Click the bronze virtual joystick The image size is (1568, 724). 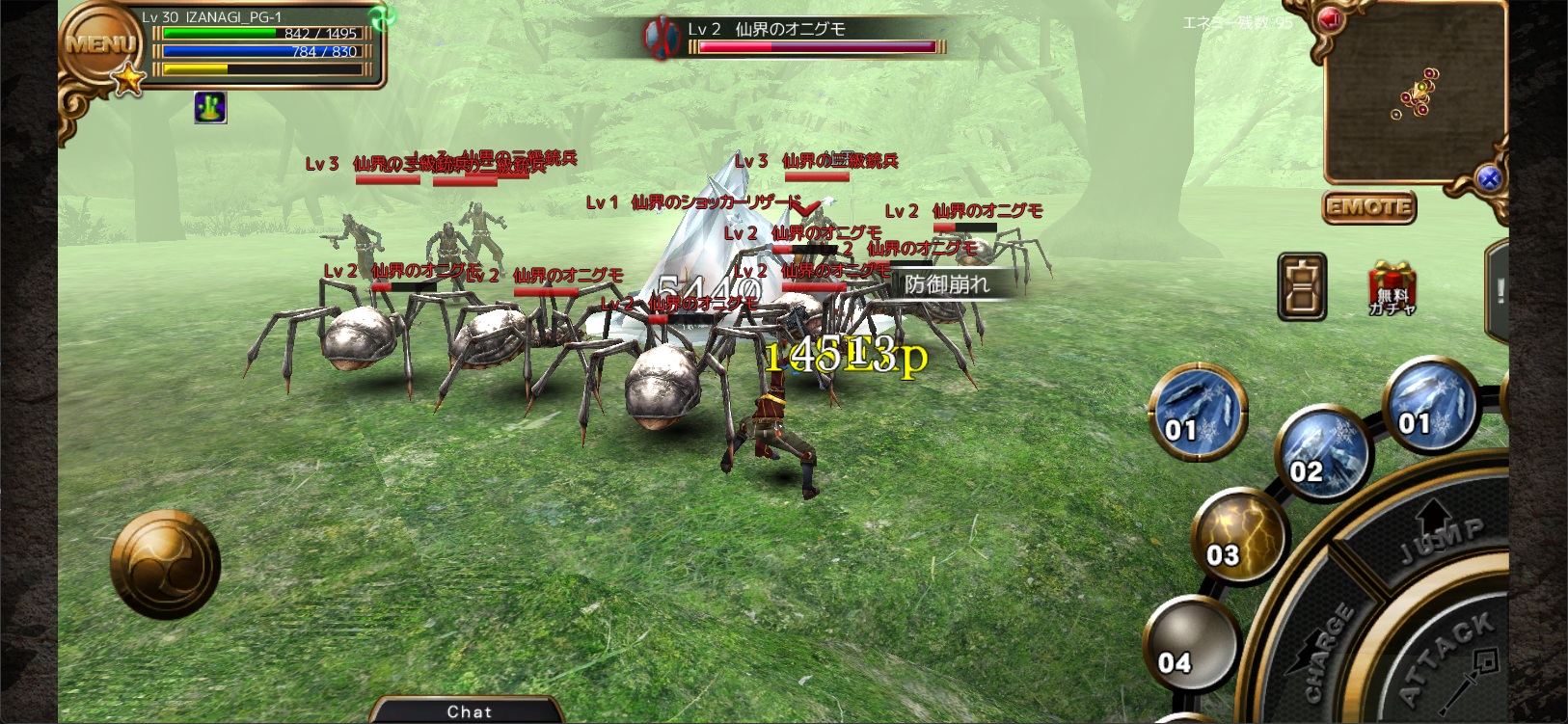166,564
